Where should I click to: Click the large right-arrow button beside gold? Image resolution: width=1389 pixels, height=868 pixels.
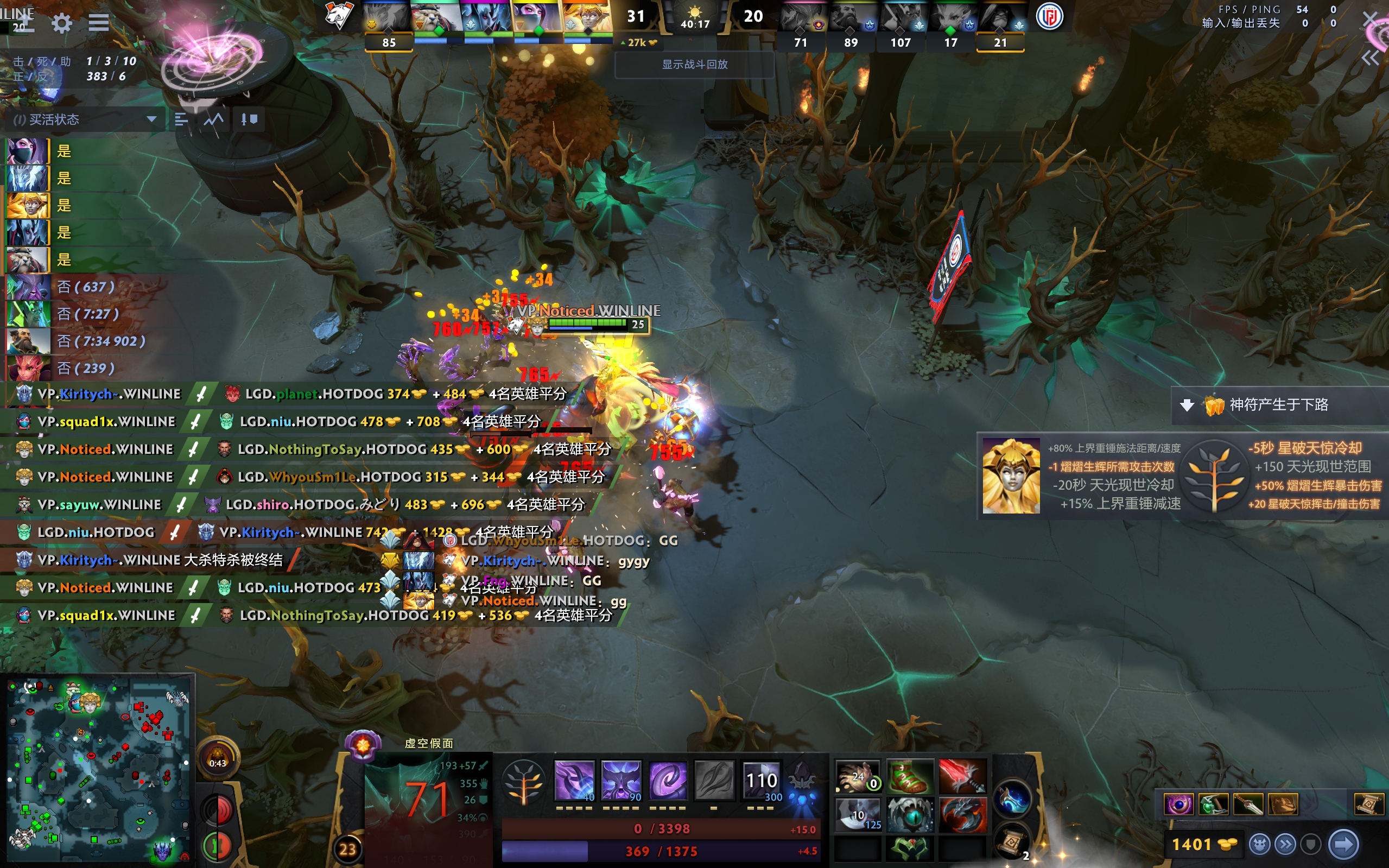[x=1344, y=844]
